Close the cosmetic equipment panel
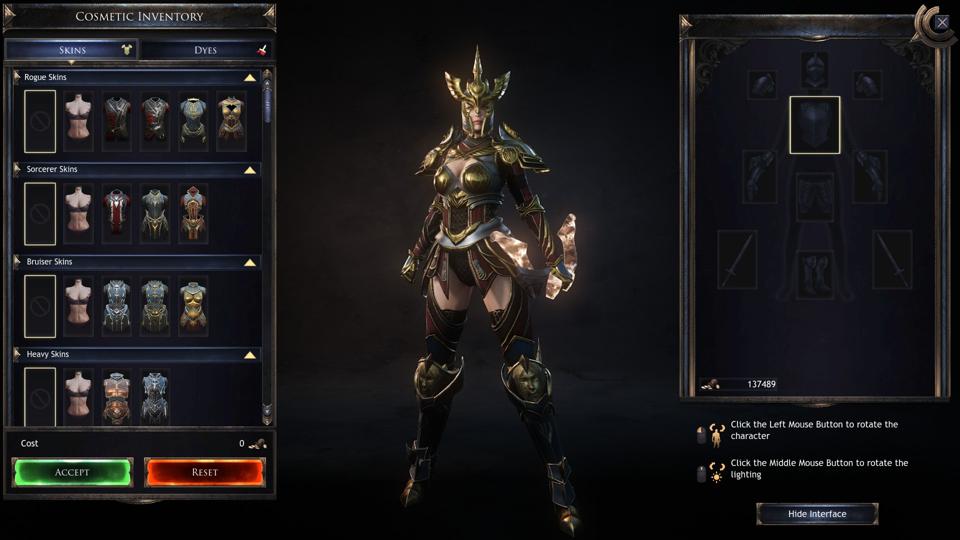Screen dimensions: 960x540 [x=941, y=21]
